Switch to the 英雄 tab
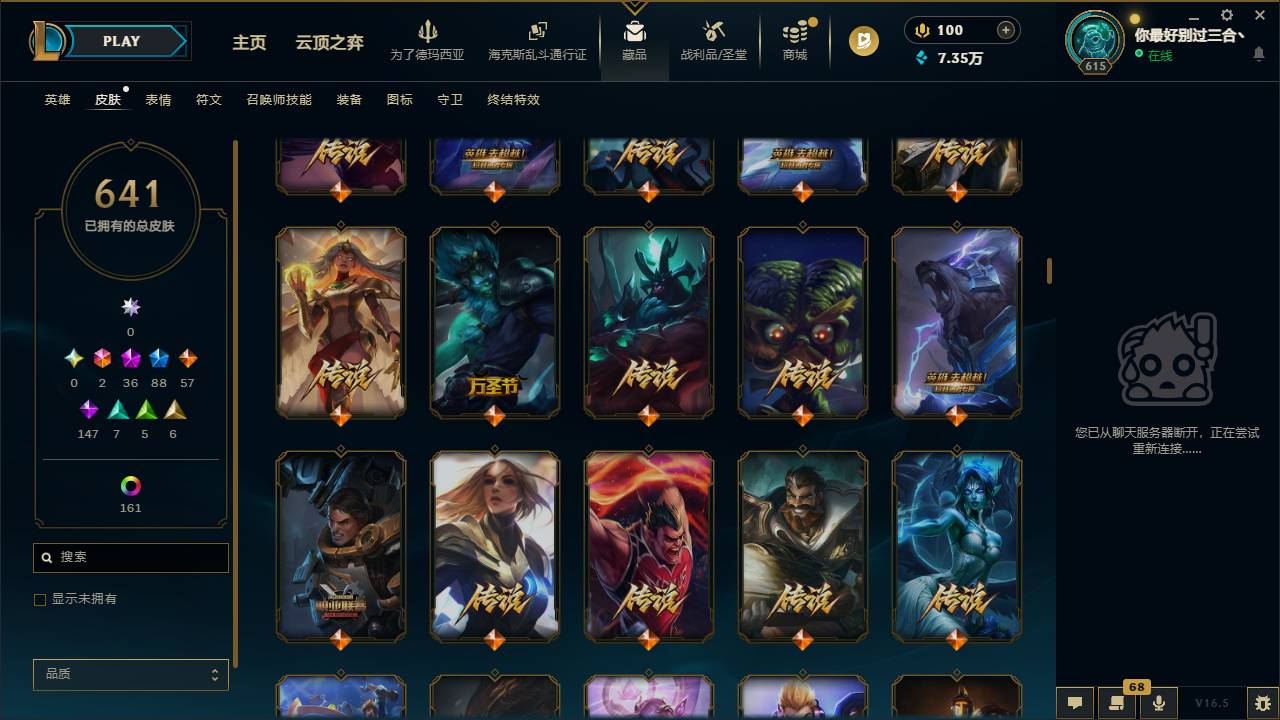 click(56, 99)
